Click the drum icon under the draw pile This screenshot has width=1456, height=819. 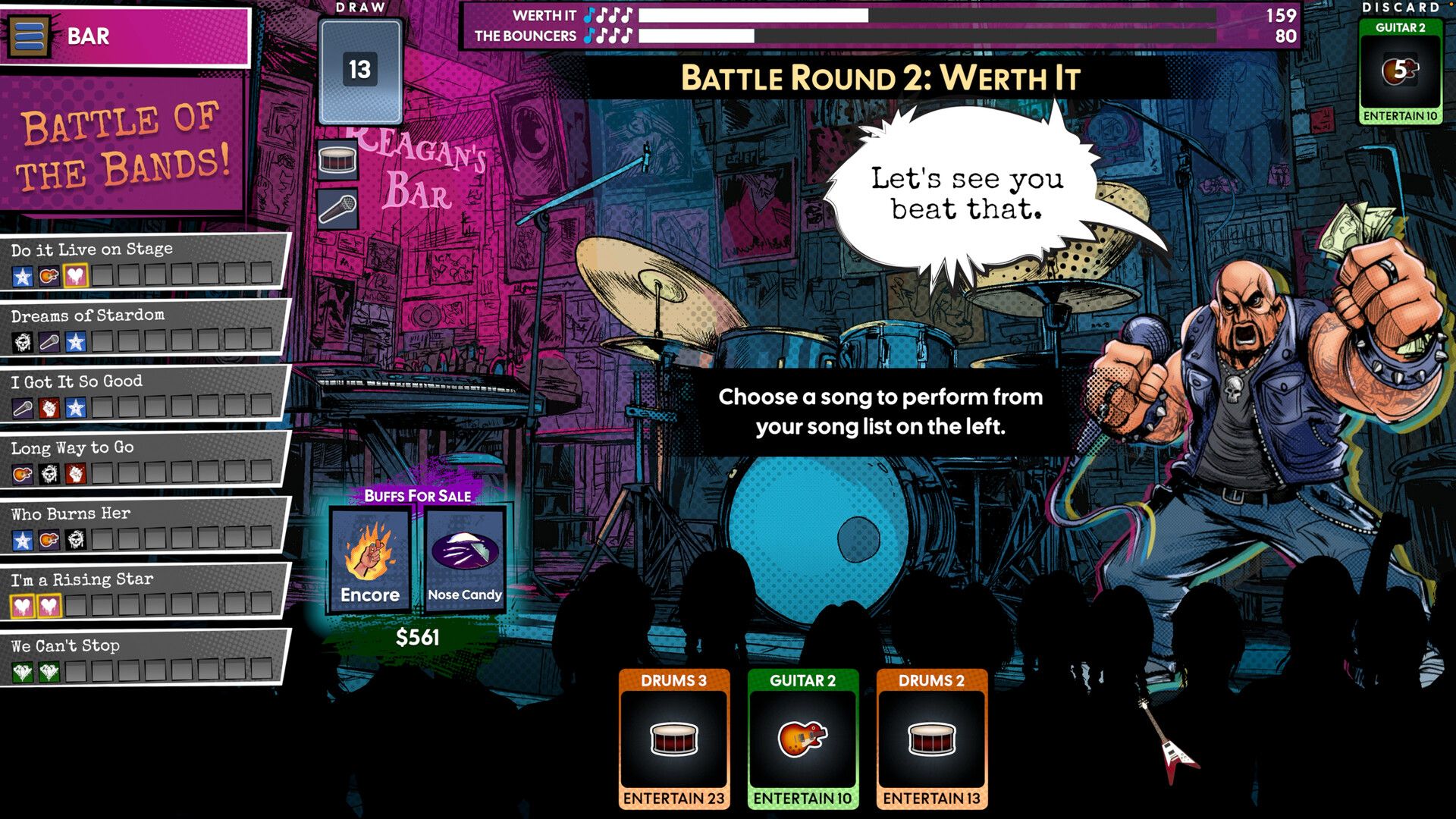pyautogui.click(x=337, y=160)
